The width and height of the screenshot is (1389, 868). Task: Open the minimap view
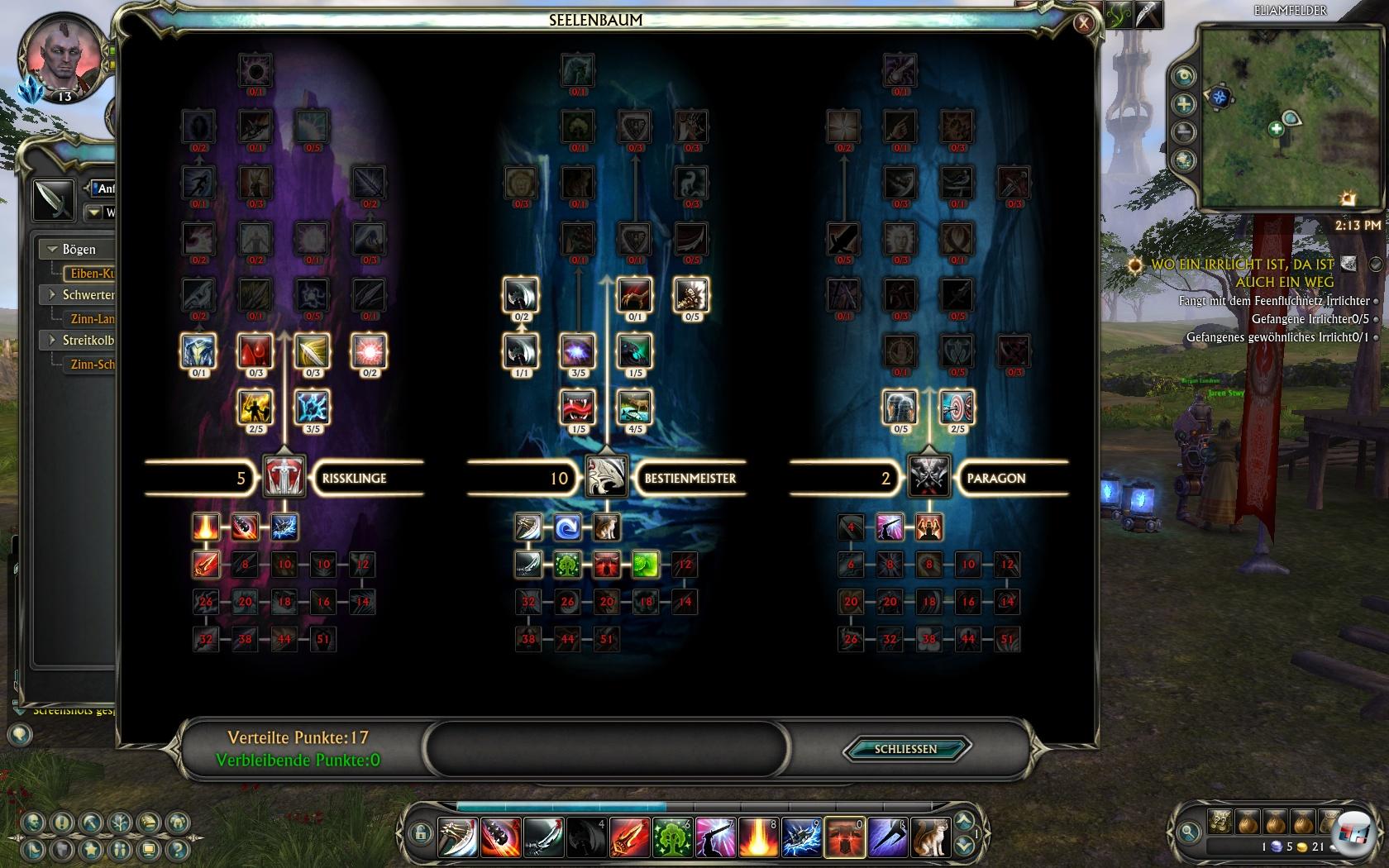pyautogui.click(x=1184, y=76)
